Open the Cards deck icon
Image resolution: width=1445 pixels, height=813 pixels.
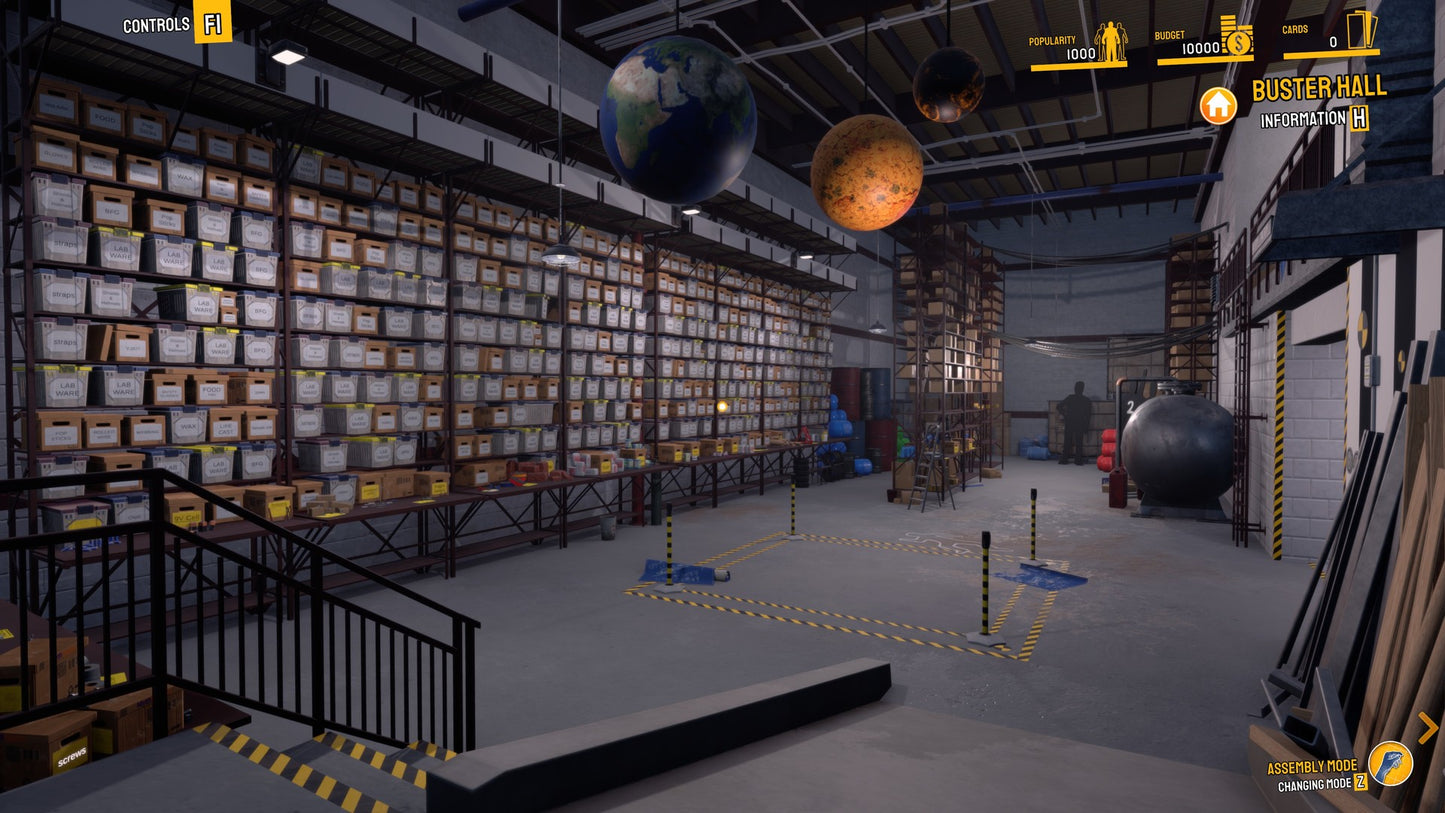pos(1361,30)
